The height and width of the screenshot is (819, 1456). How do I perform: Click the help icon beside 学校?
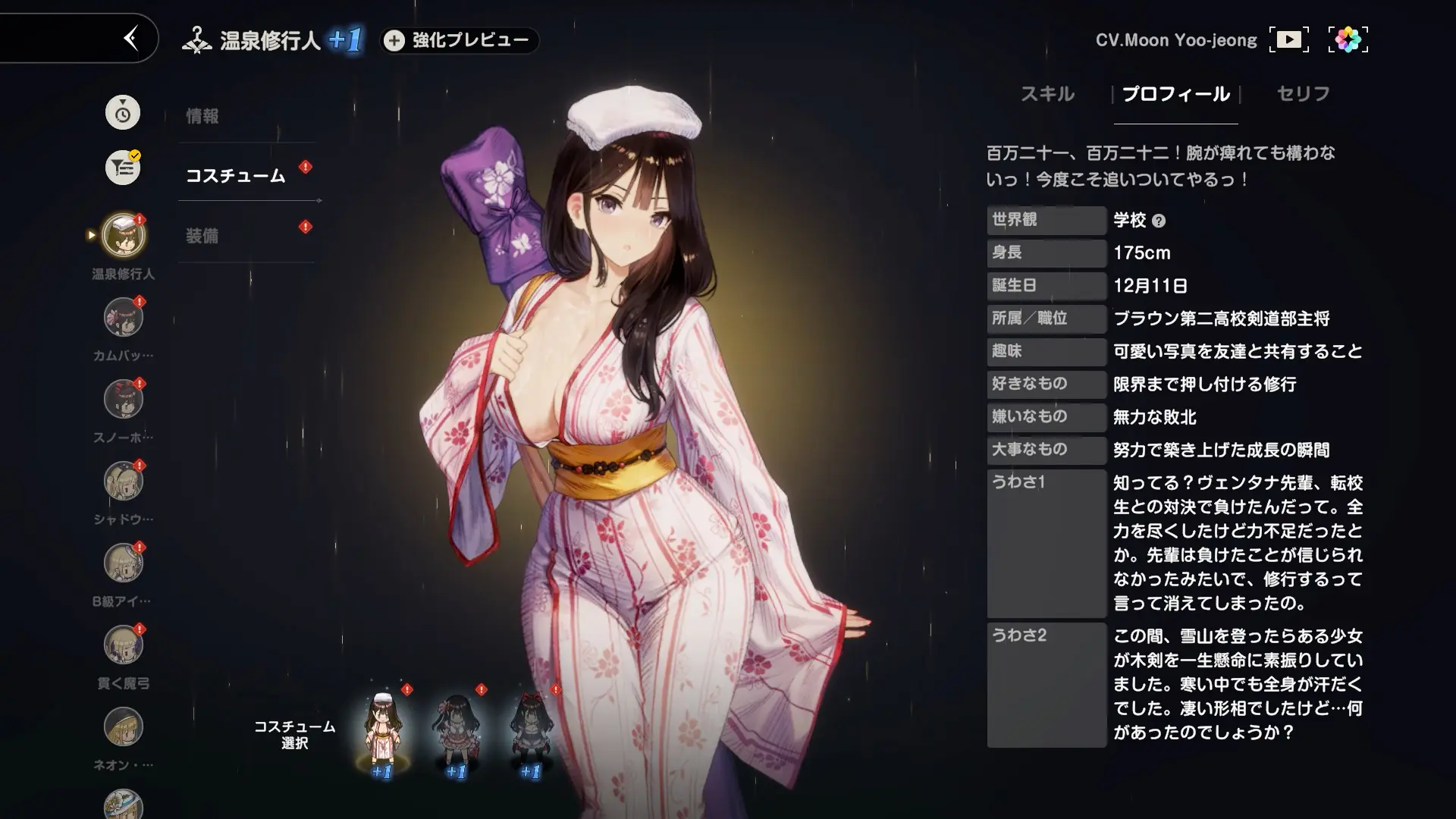(1158, 221)
